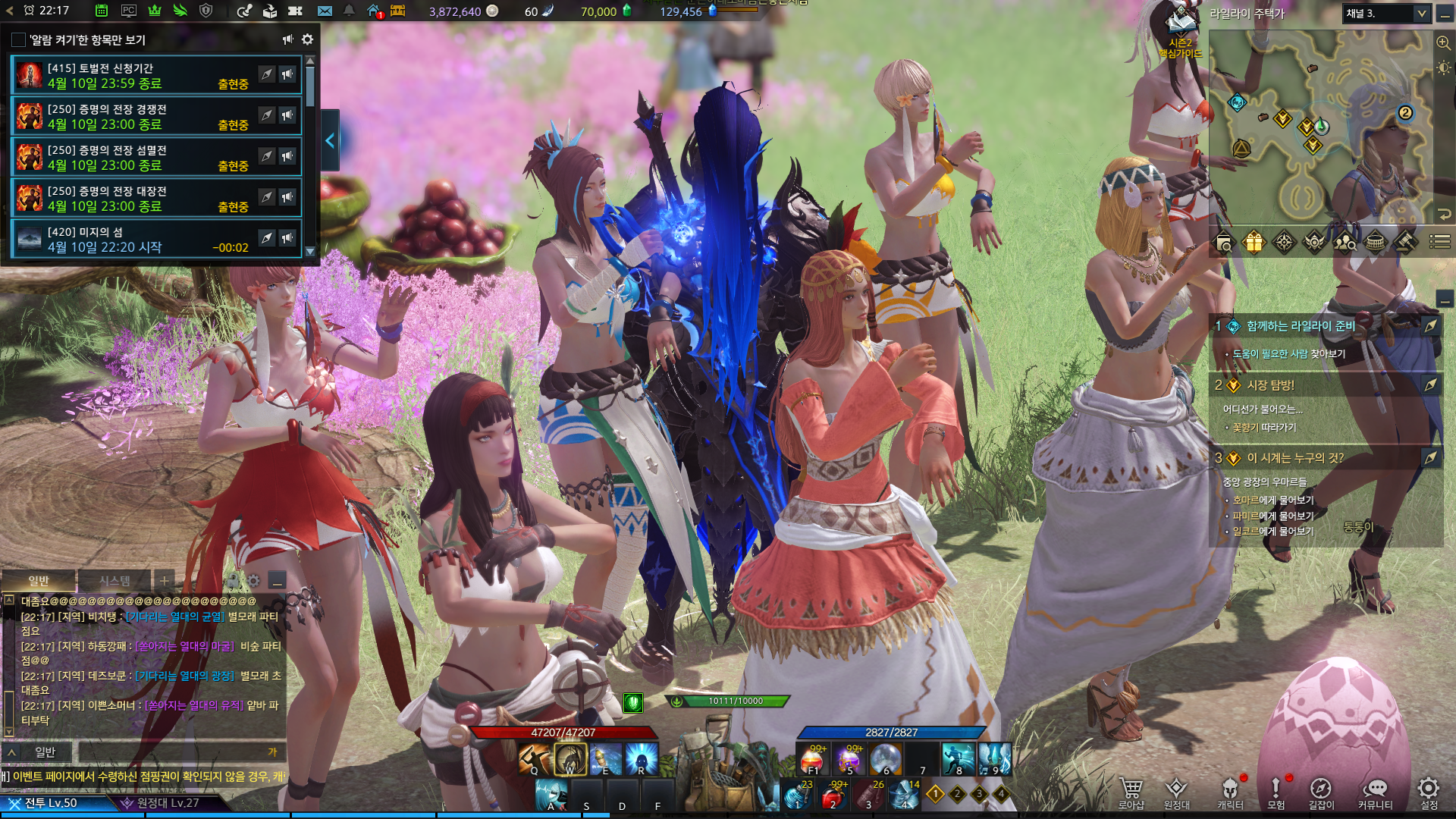The height and width of the screenshot is (819, 1456).
Task: Open the 길잡이 guide menu
Action: click(x=1321, y=793)
